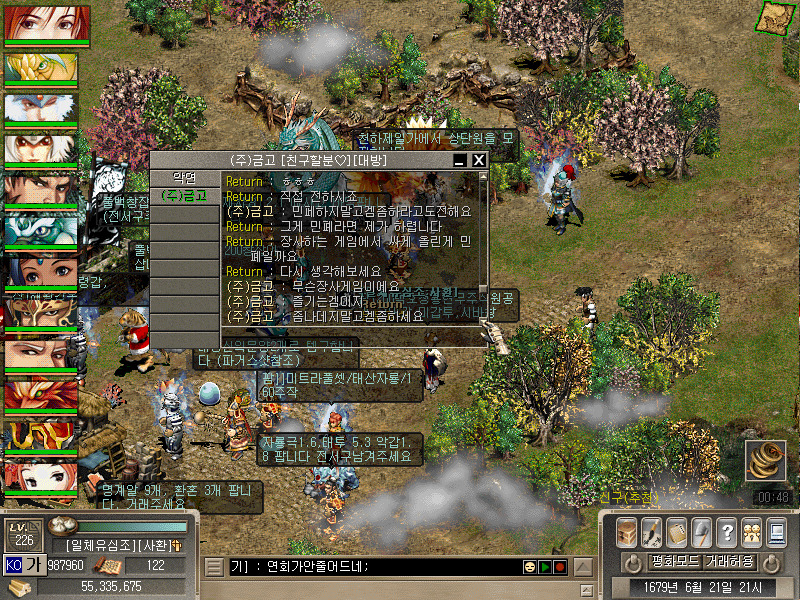Open help with the question mark icon
Viewport: 800px width, 600px height.
727,532
